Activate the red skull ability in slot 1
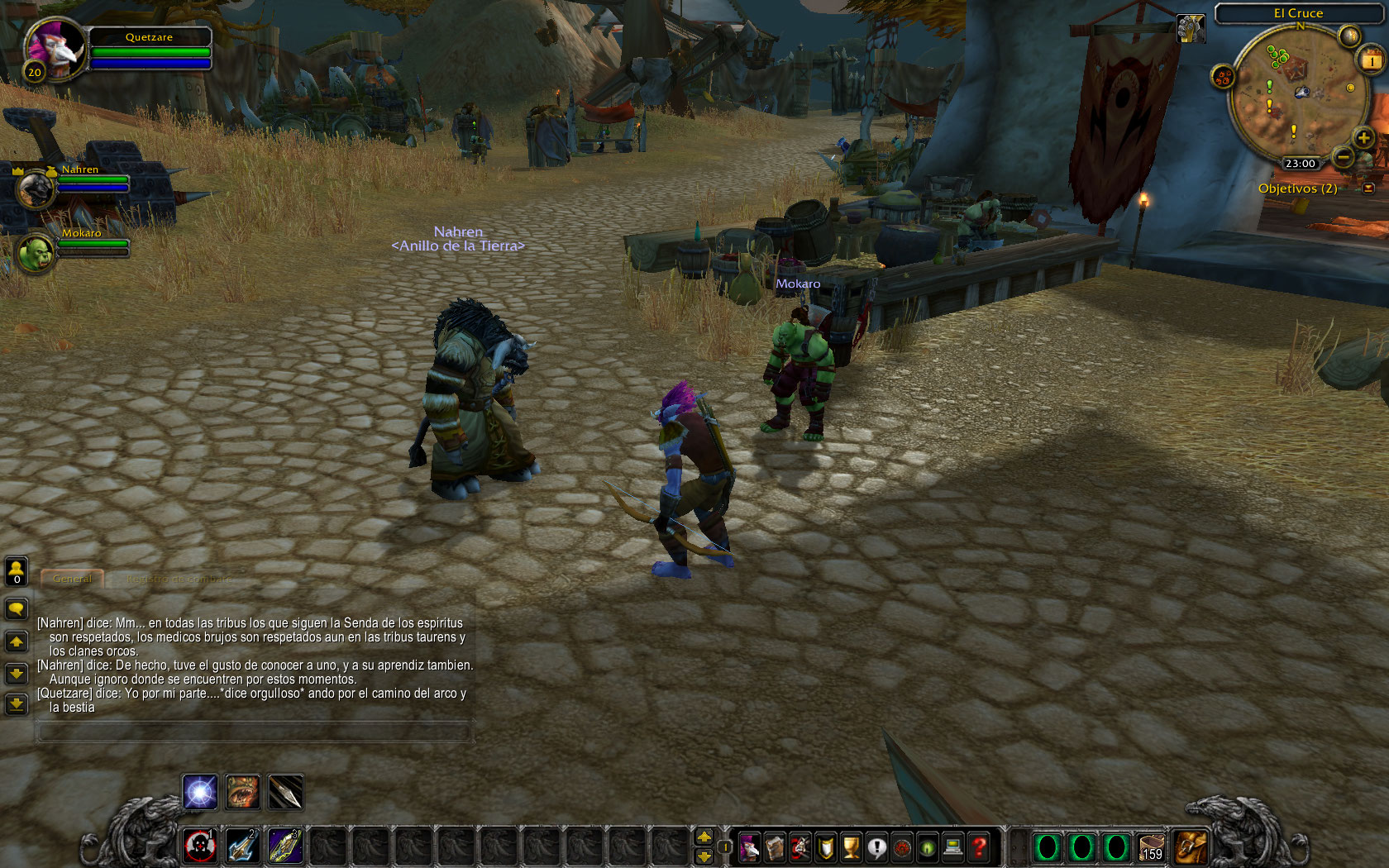The height and width of the screenshot is (868, 1389). (x=199, y=846)
